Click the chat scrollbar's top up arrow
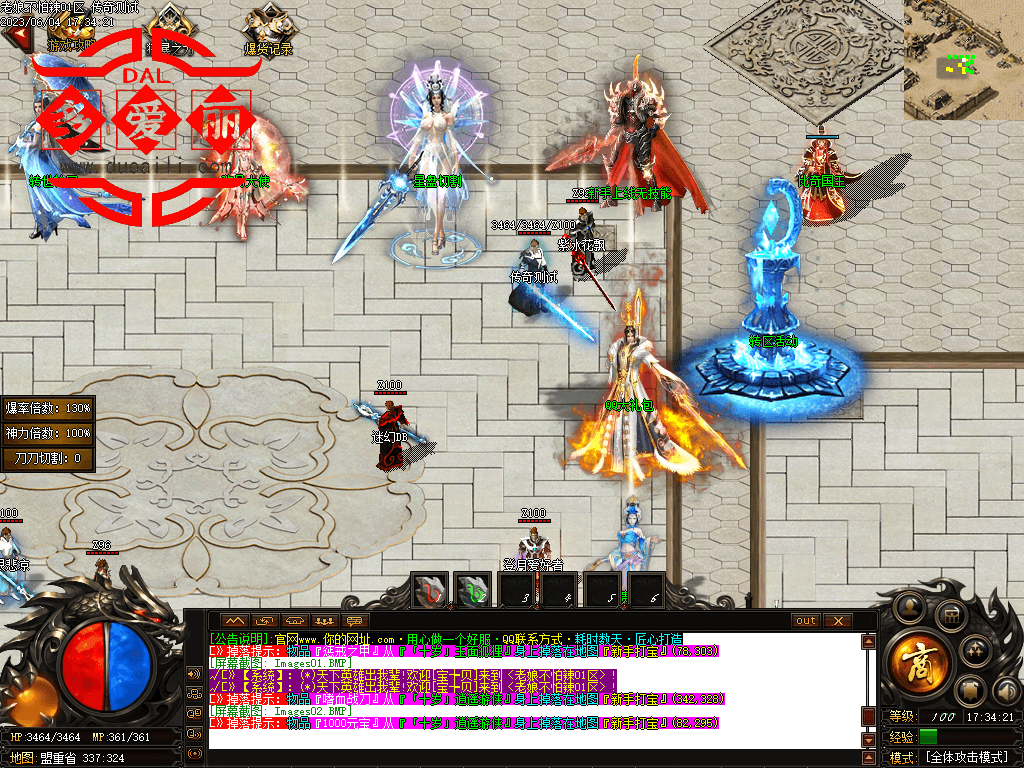Viewport: 1024px width, 768px height. 868,641
